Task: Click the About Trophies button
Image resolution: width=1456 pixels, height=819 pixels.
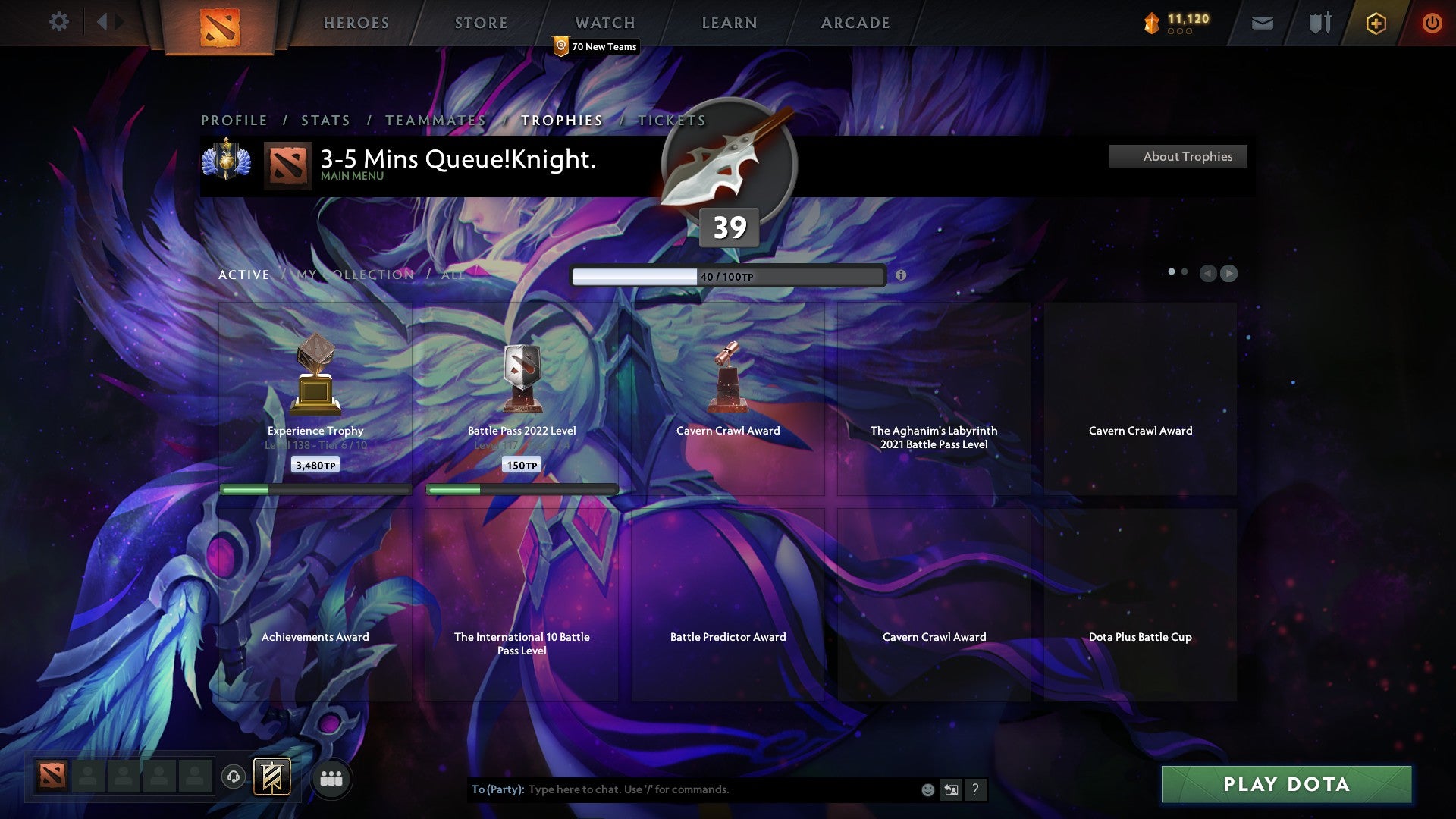Action: (1178, 156)
